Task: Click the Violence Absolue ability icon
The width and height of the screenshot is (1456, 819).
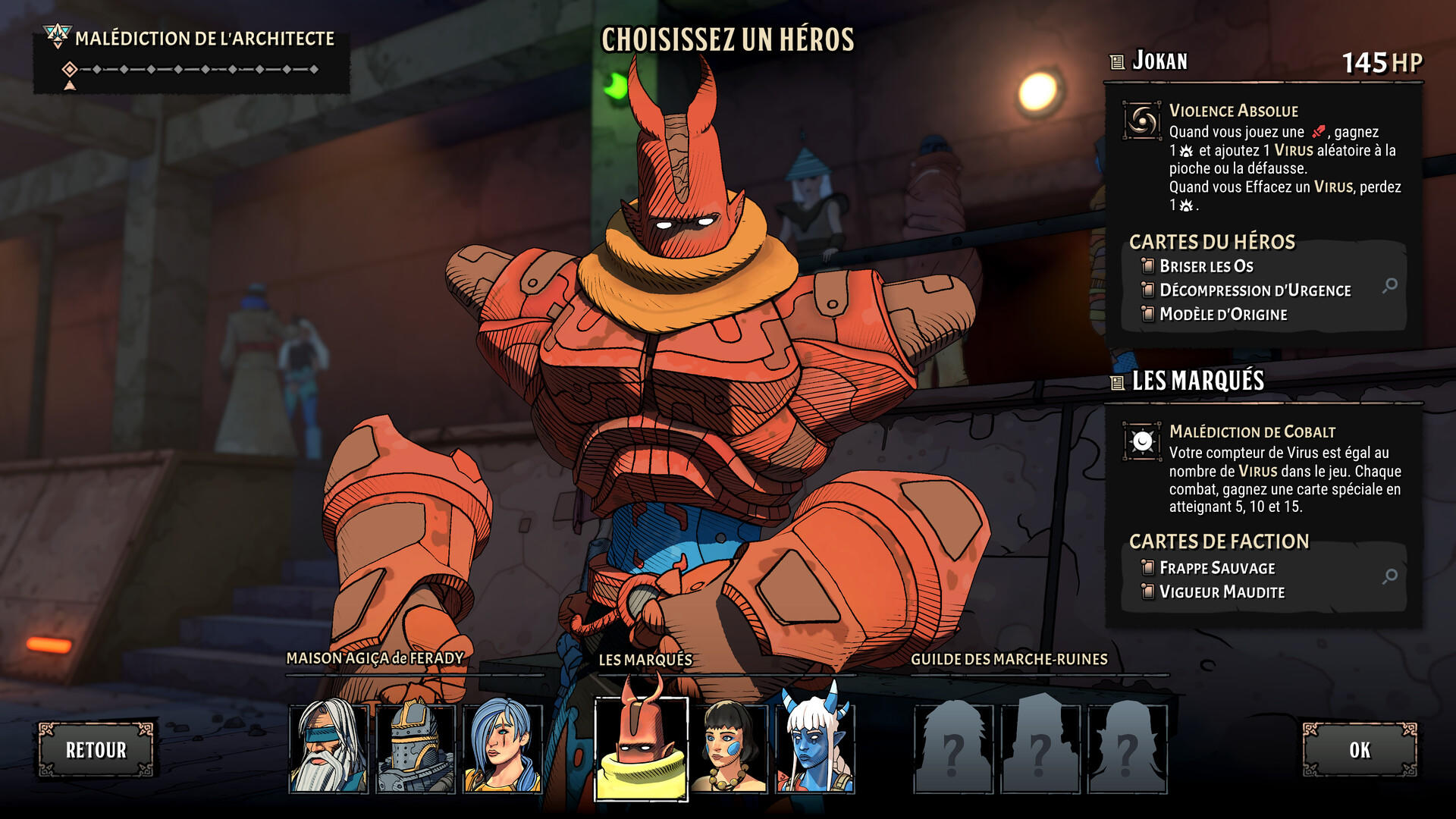Action: (1142, 121)
